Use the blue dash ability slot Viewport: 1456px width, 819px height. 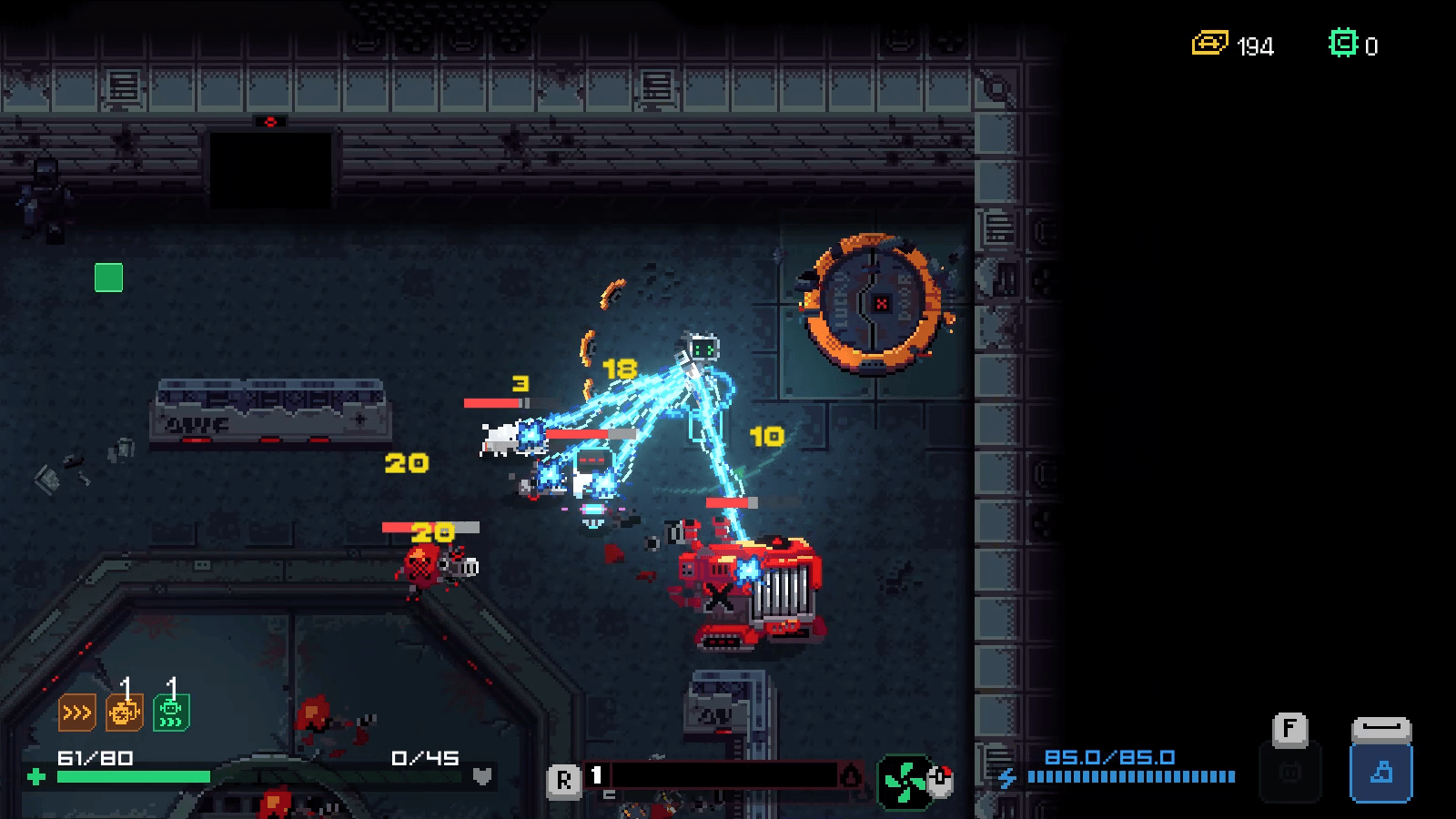(1380, 772)
